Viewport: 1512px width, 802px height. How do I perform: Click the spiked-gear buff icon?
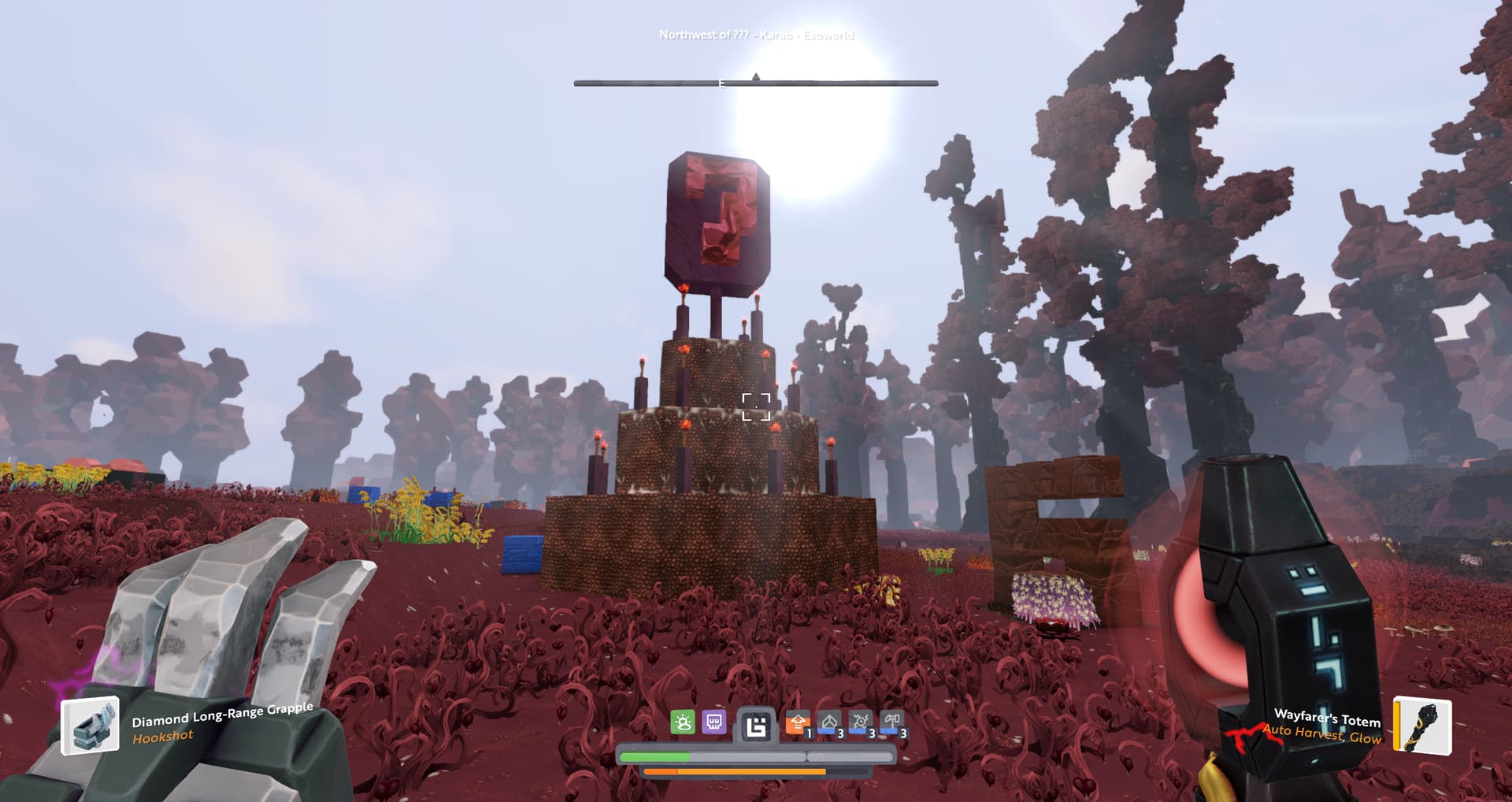(860, 722)
